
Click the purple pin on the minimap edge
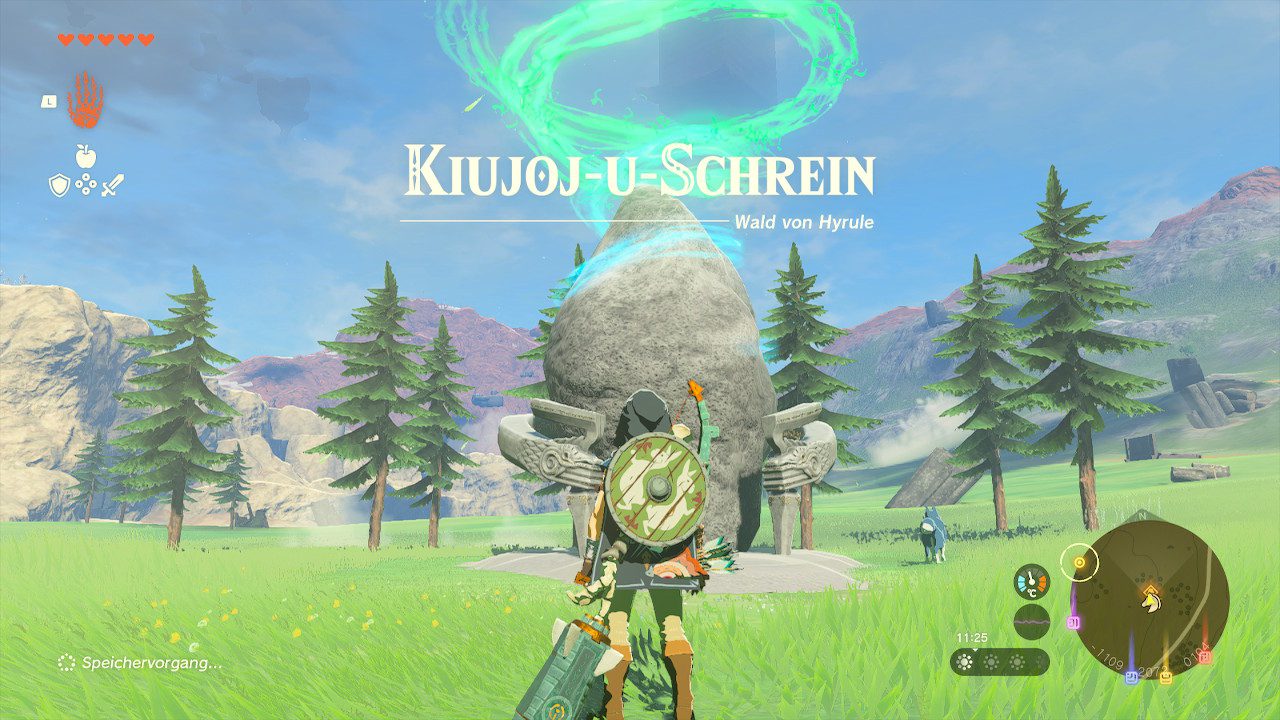[x=1073, y=622]
